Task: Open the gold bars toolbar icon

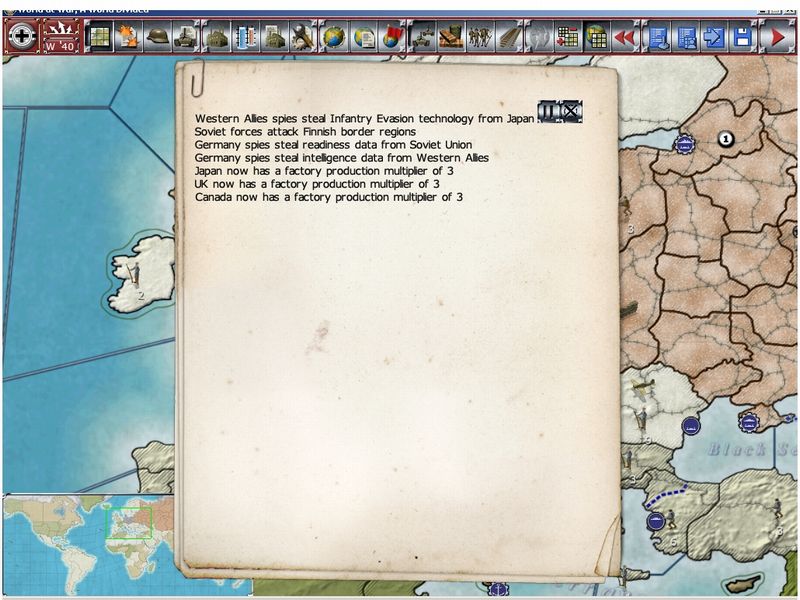Action: (x=450, y=38)
